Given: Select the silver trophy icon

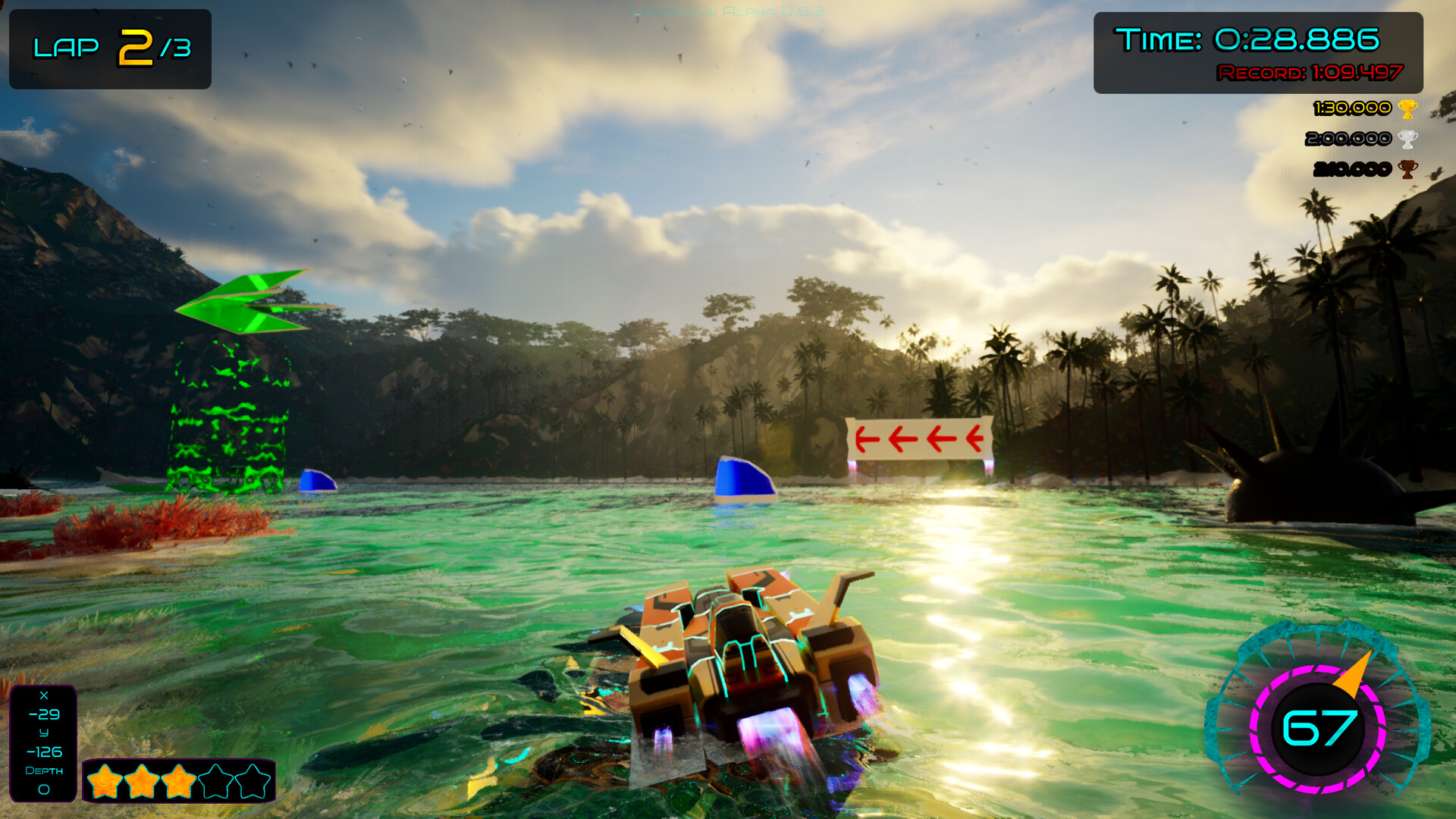Looking at the screenshot, I should [x=1407, y=139].
